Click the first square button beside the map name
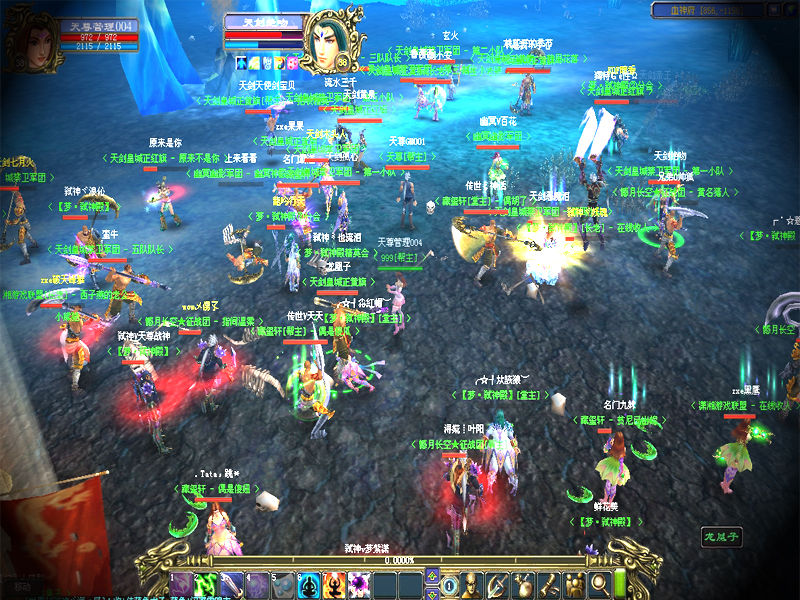 (775, 10)
